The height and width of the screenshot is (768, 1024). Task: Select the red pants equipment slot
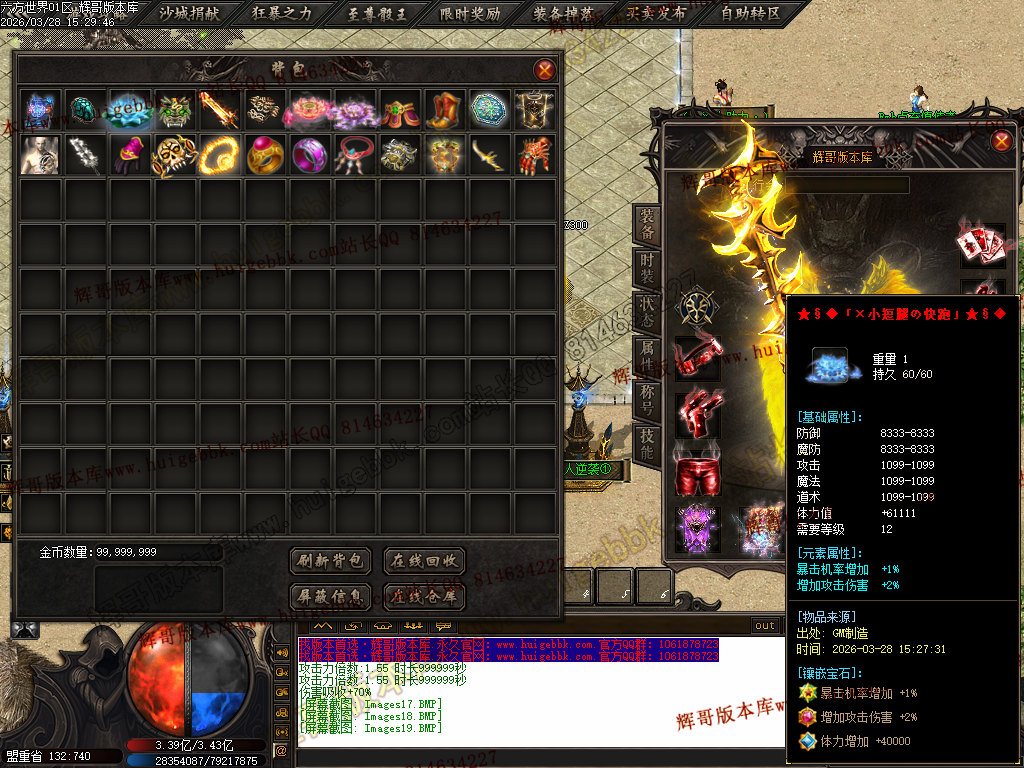point(697,476)
